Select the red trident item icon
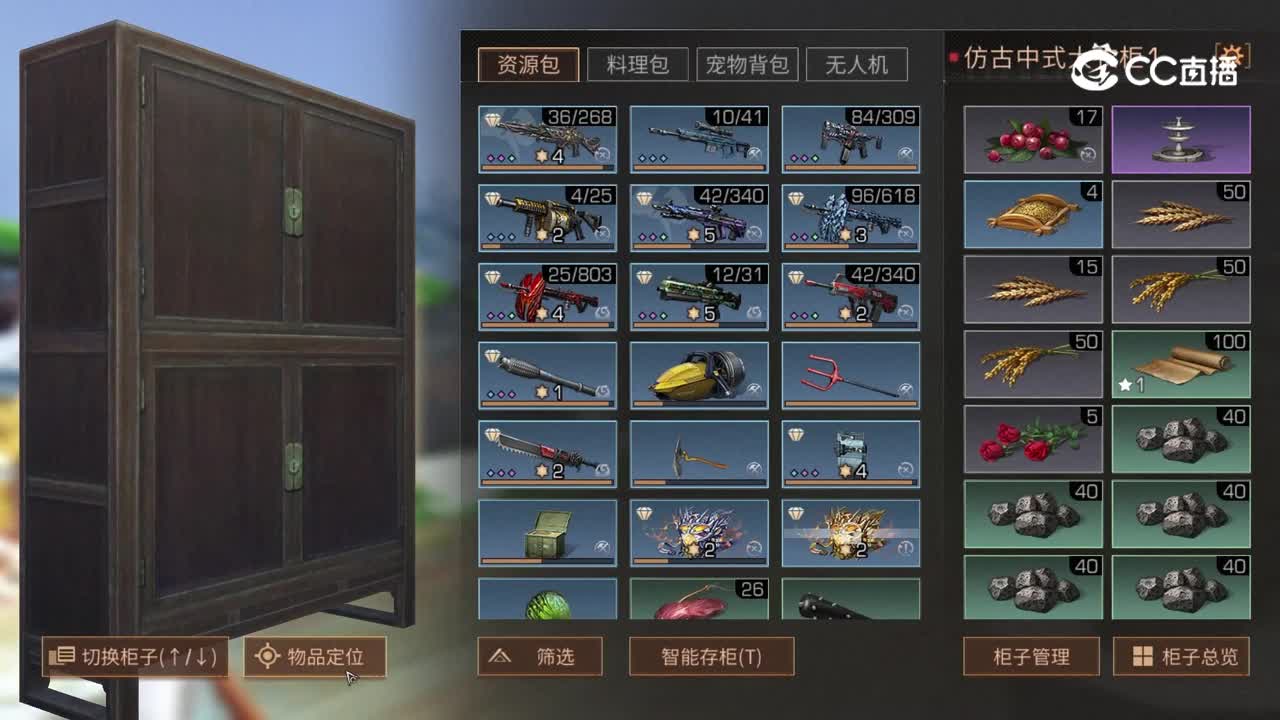The image size is (1280, 720). [851, 375]
